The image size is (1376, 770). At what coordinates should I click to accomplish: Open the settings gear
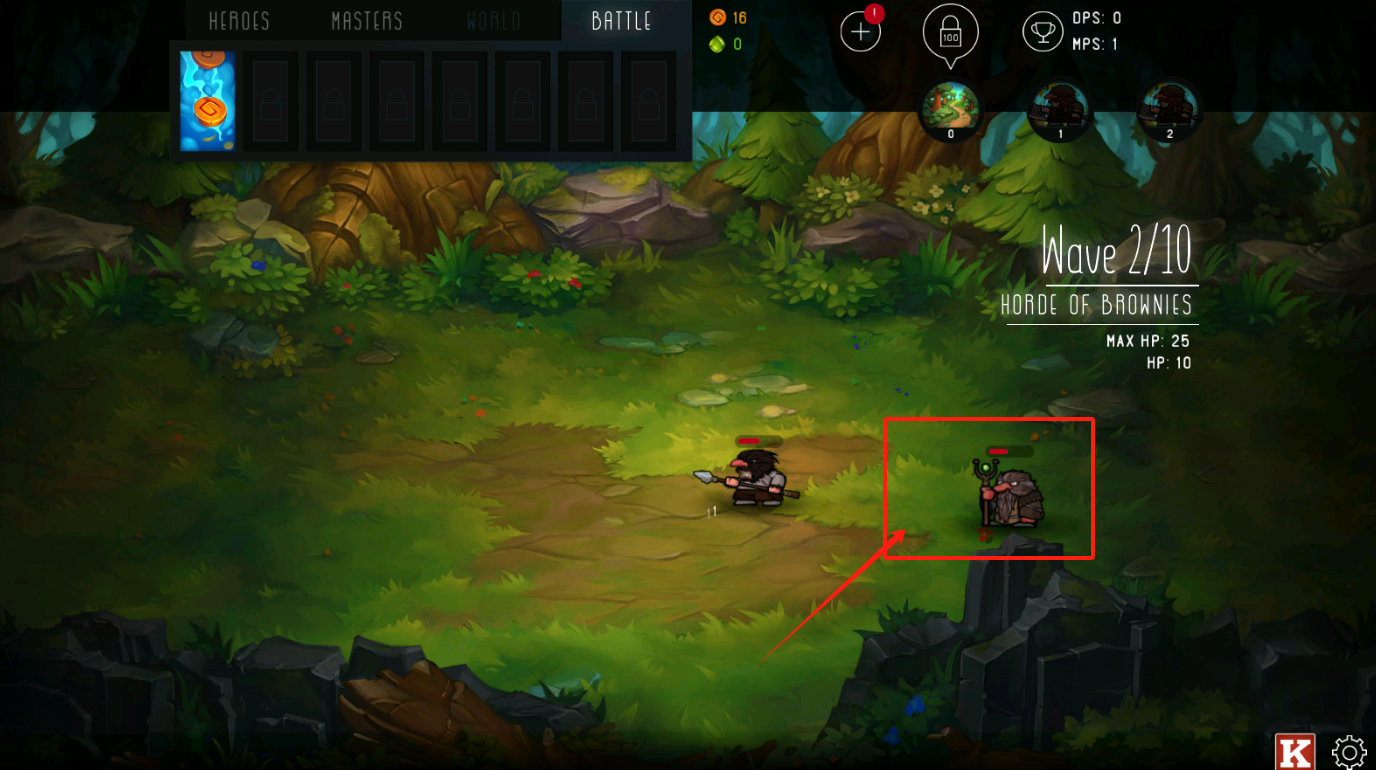pyautogui.click(x=1349, y=752)
